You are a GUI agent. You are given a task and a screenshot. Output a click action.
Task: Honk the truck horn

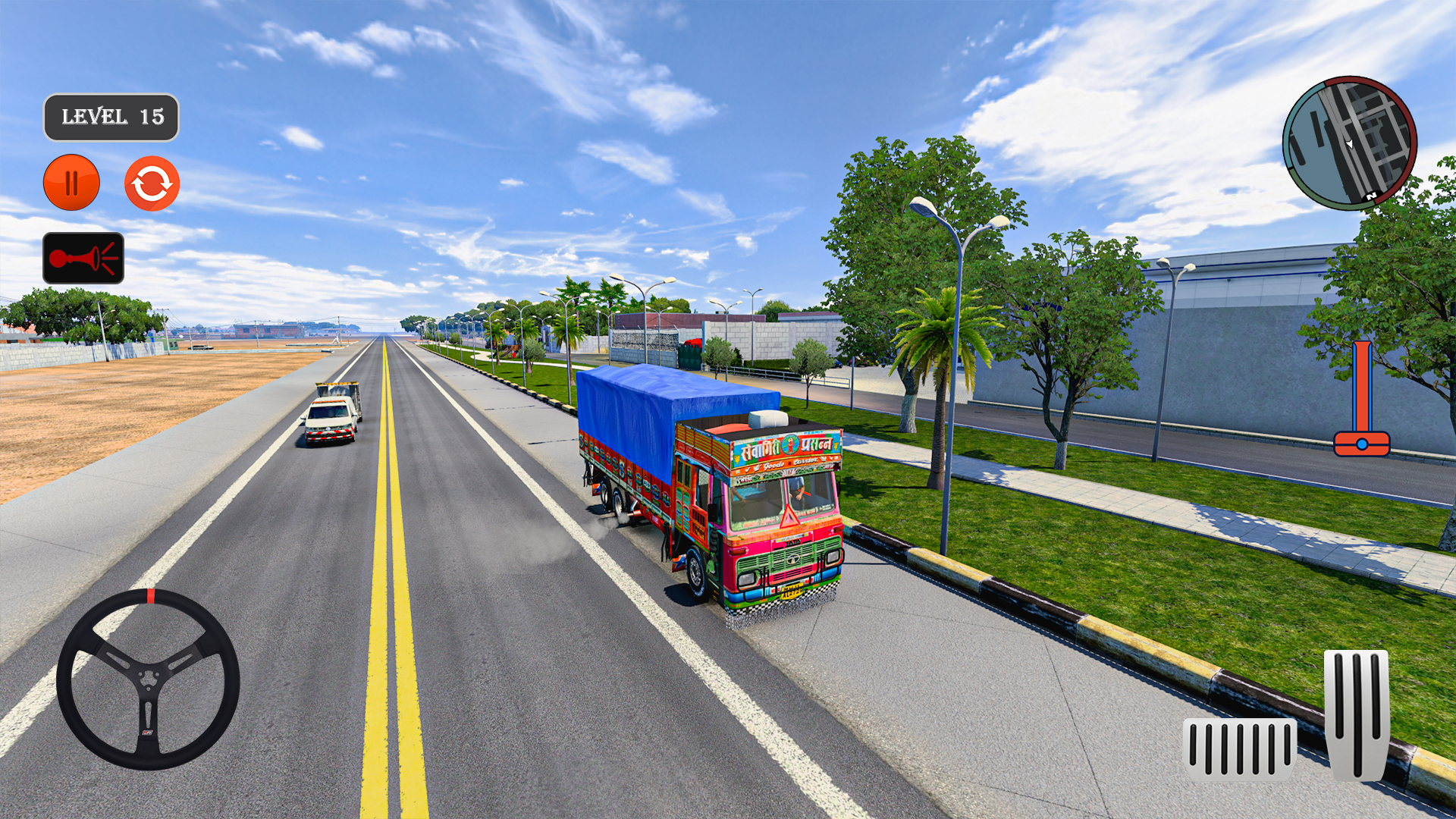click(x=82, y=256)
